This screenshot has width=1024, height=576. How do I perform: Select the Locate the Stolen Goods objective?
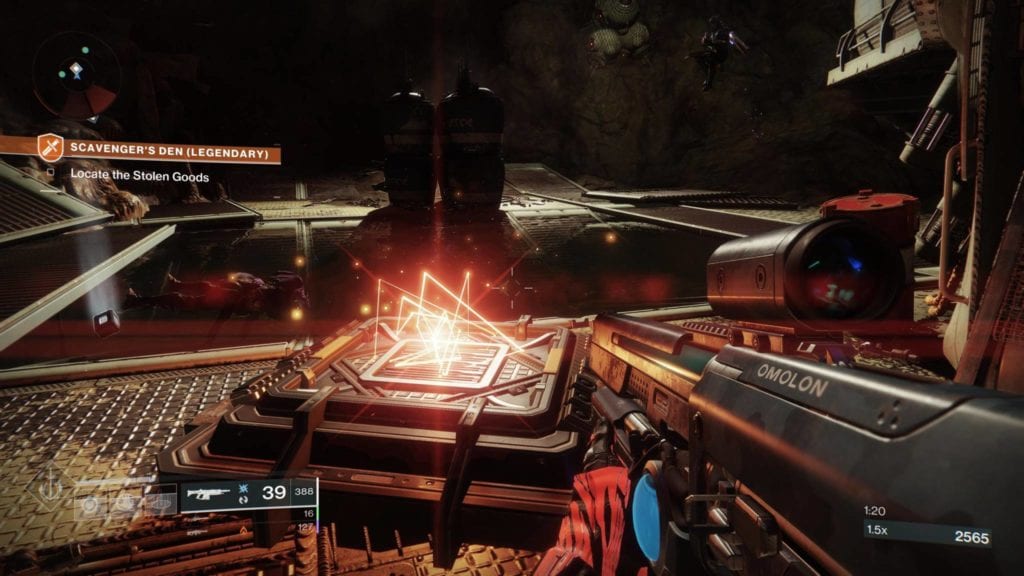pos(139,177)
